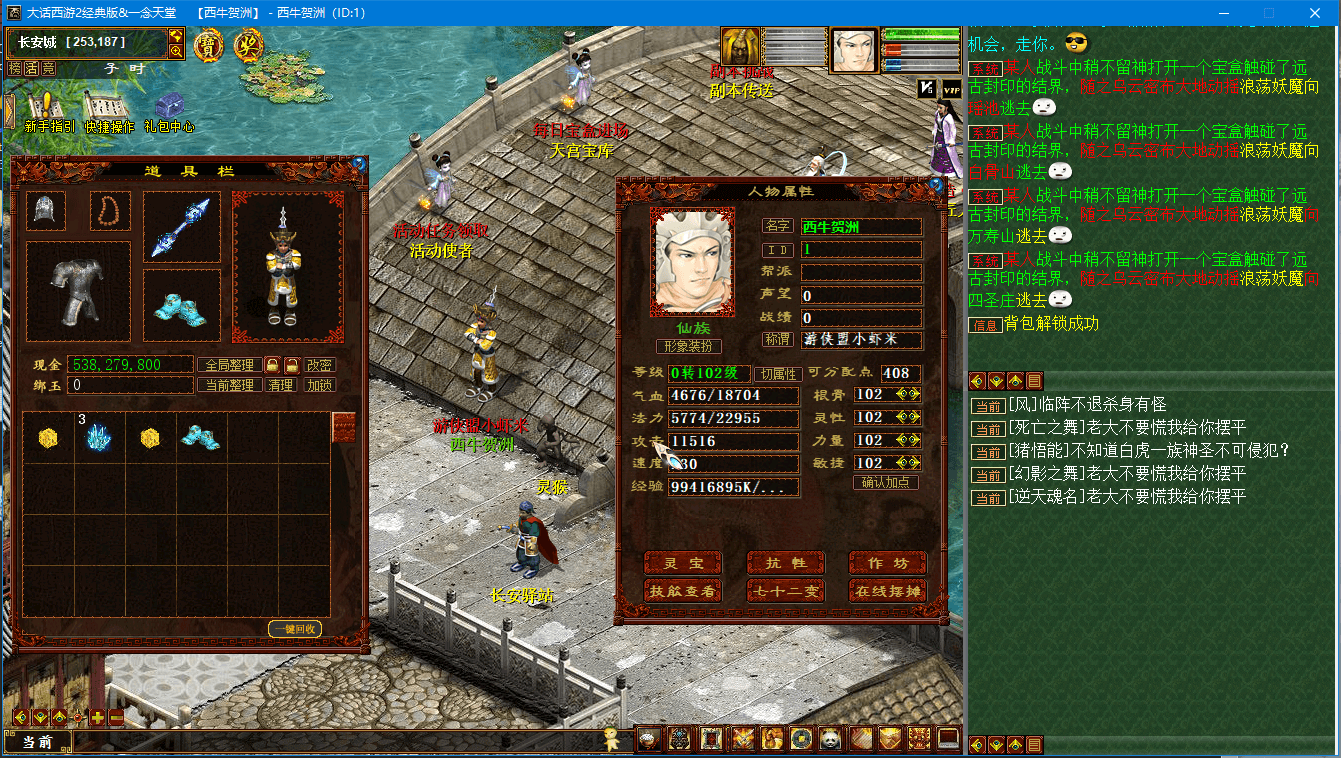Confirm stat points with 确认加点
Screen dimensions: 1341x758
pos(886,483)
